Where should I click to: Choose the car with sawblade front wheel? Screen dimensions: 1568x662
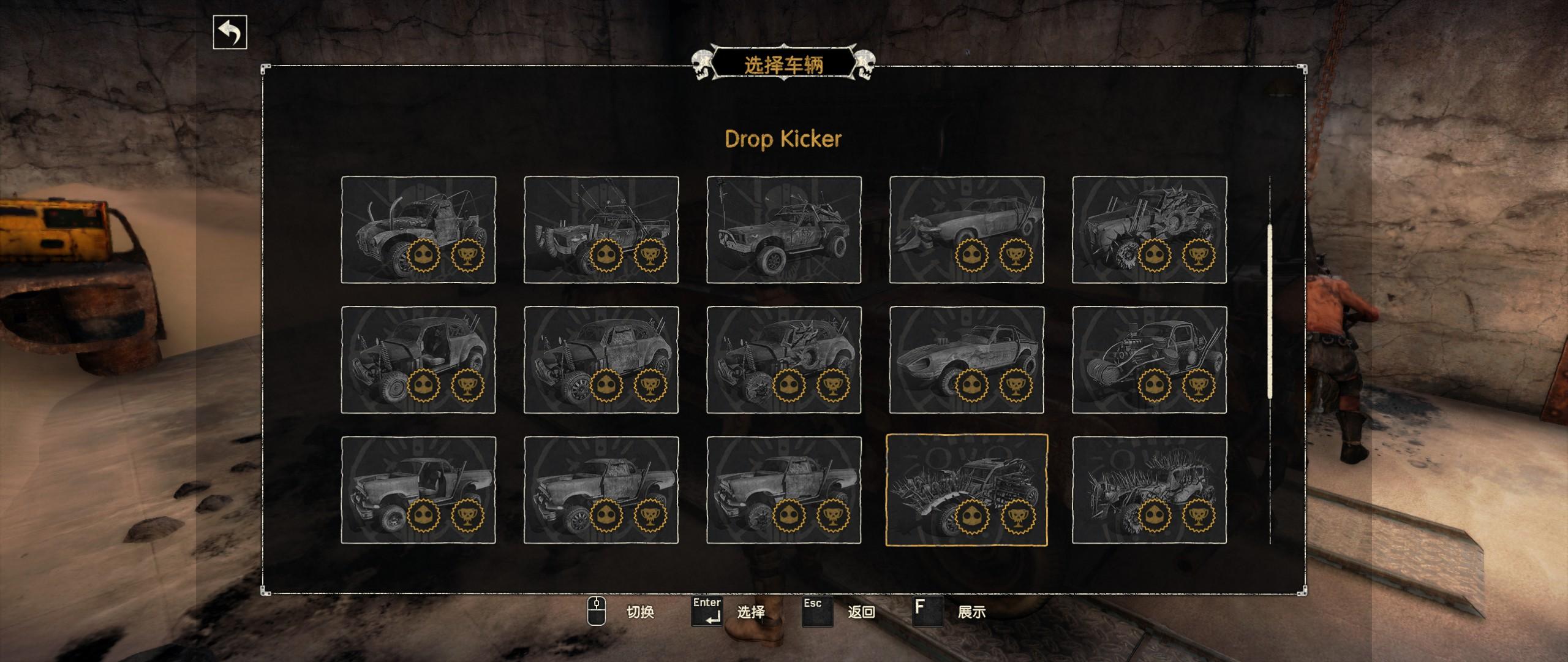click(1149, 230)
